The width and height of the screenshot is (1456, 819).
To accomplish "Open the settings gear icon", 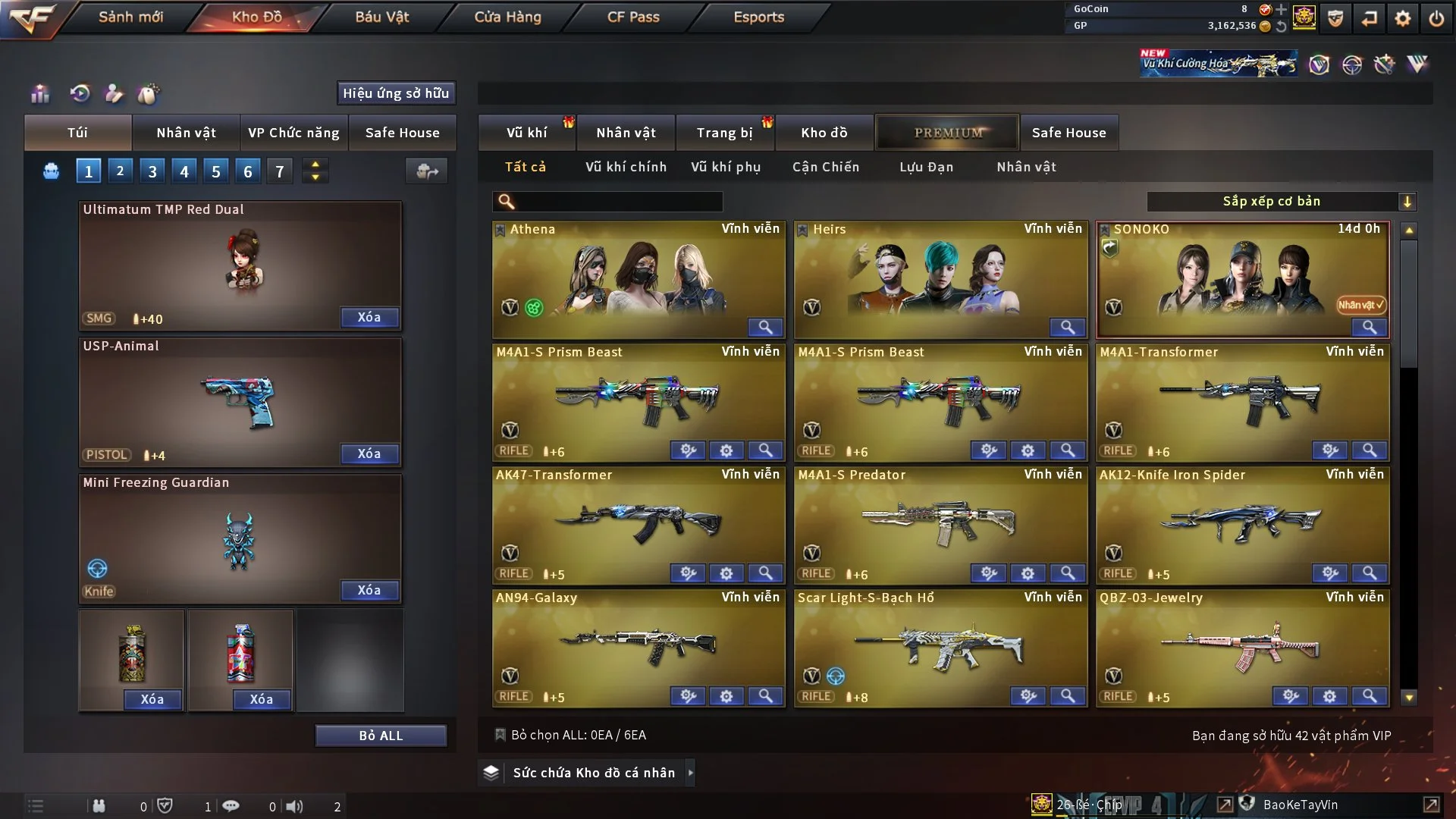I will pyautogui.click(x=1403, y=18).
